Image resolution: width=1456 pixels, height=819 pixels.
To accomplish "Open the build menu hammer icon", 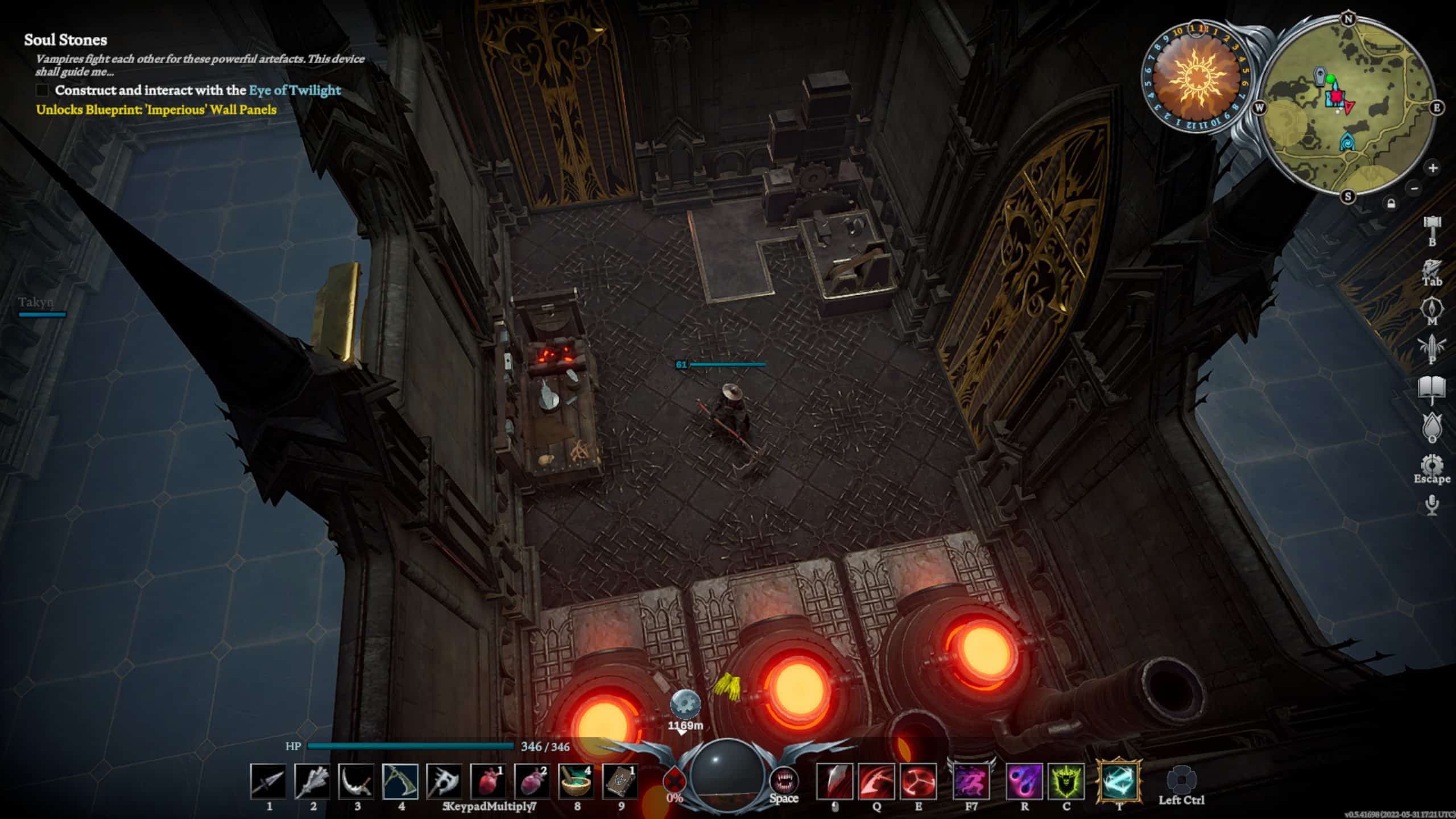I will [1432, 226].
